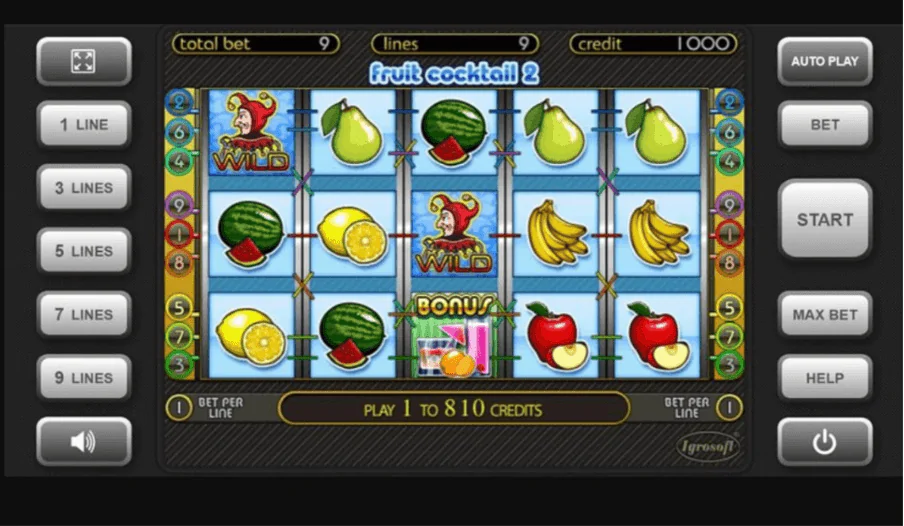This screenshot has height=526, width=904.
Task: Exit the game with the power button
Action: pos(825,442)
